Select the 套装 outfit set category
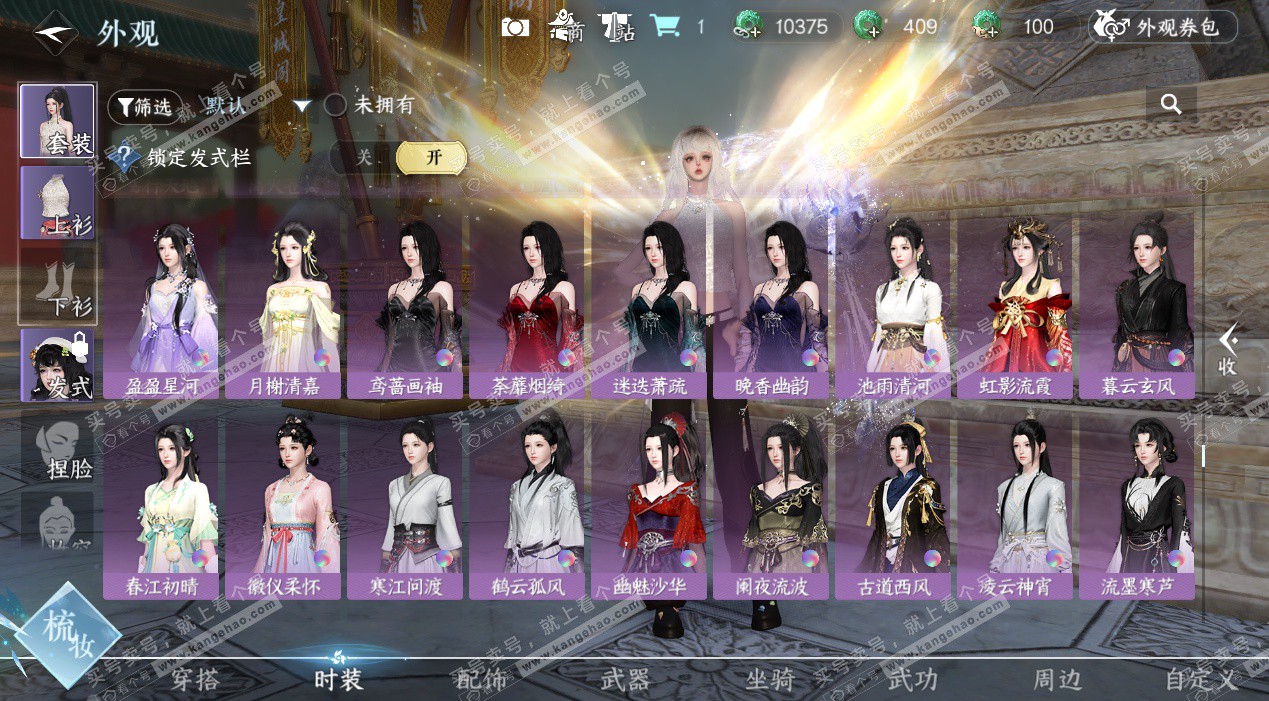This screenshot has height=701, width=1269. click(58, 121)
